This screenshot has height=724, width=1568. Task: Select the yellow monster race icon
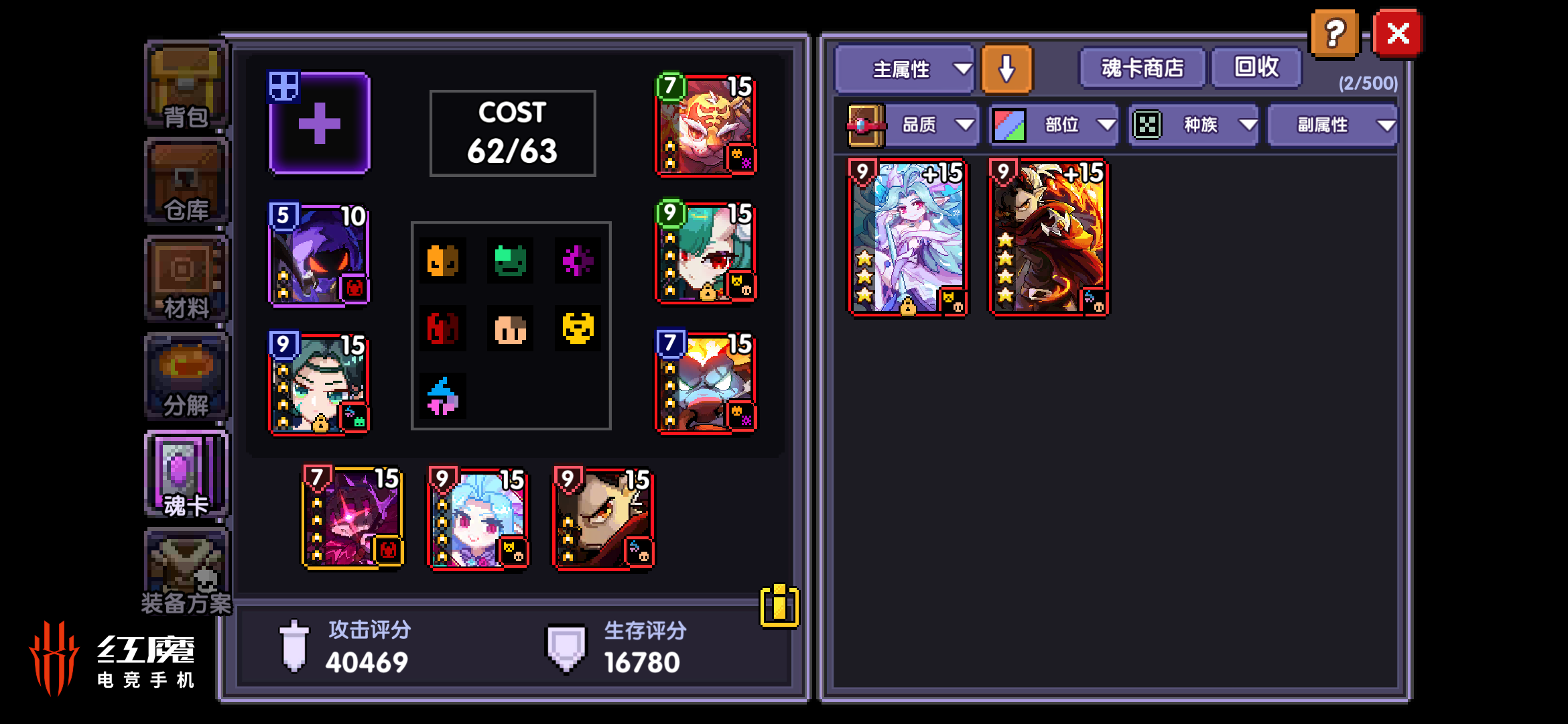coord(579,328)
